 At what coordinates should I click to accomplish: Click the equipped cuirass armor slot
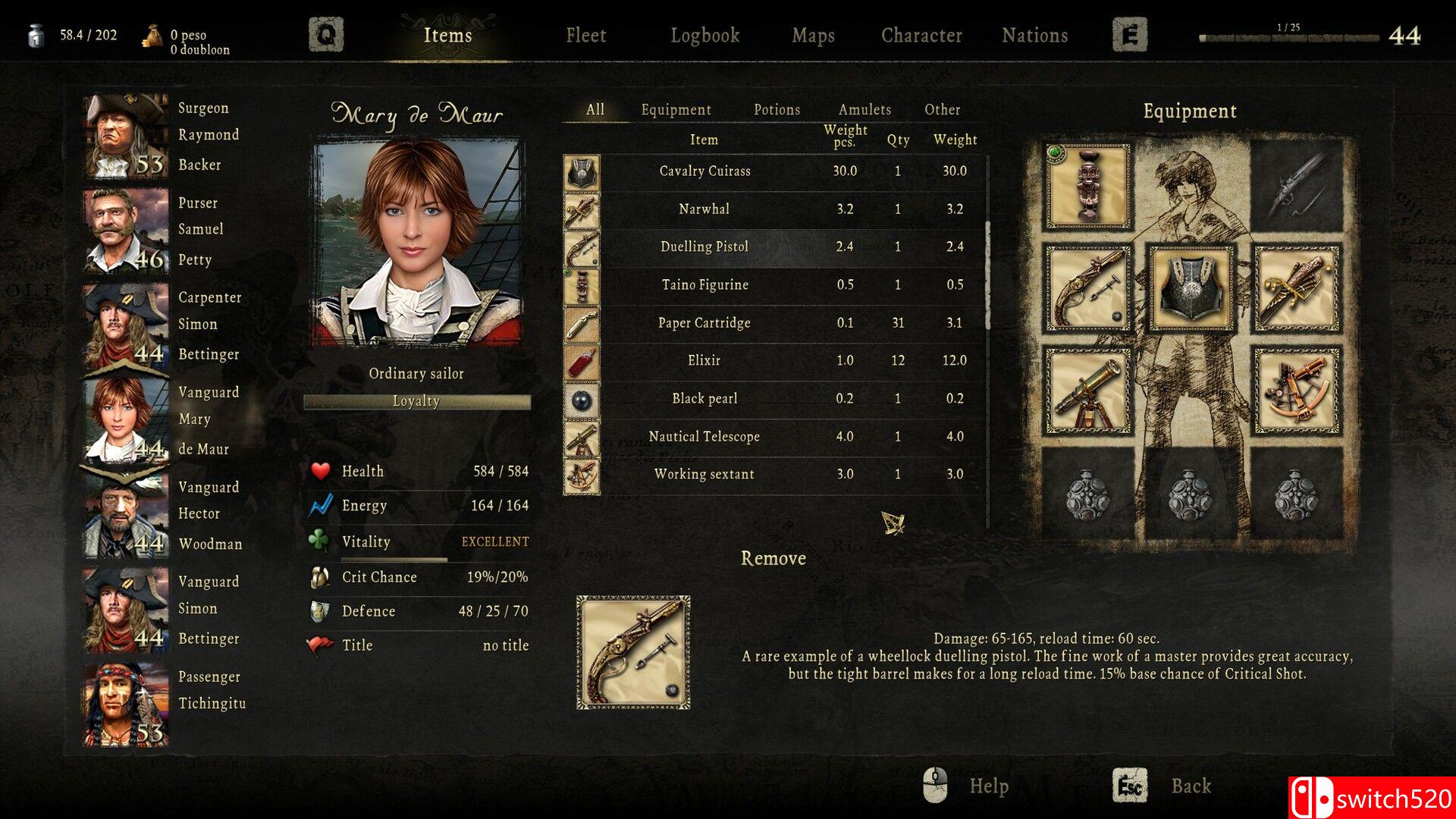(1191, 288)
